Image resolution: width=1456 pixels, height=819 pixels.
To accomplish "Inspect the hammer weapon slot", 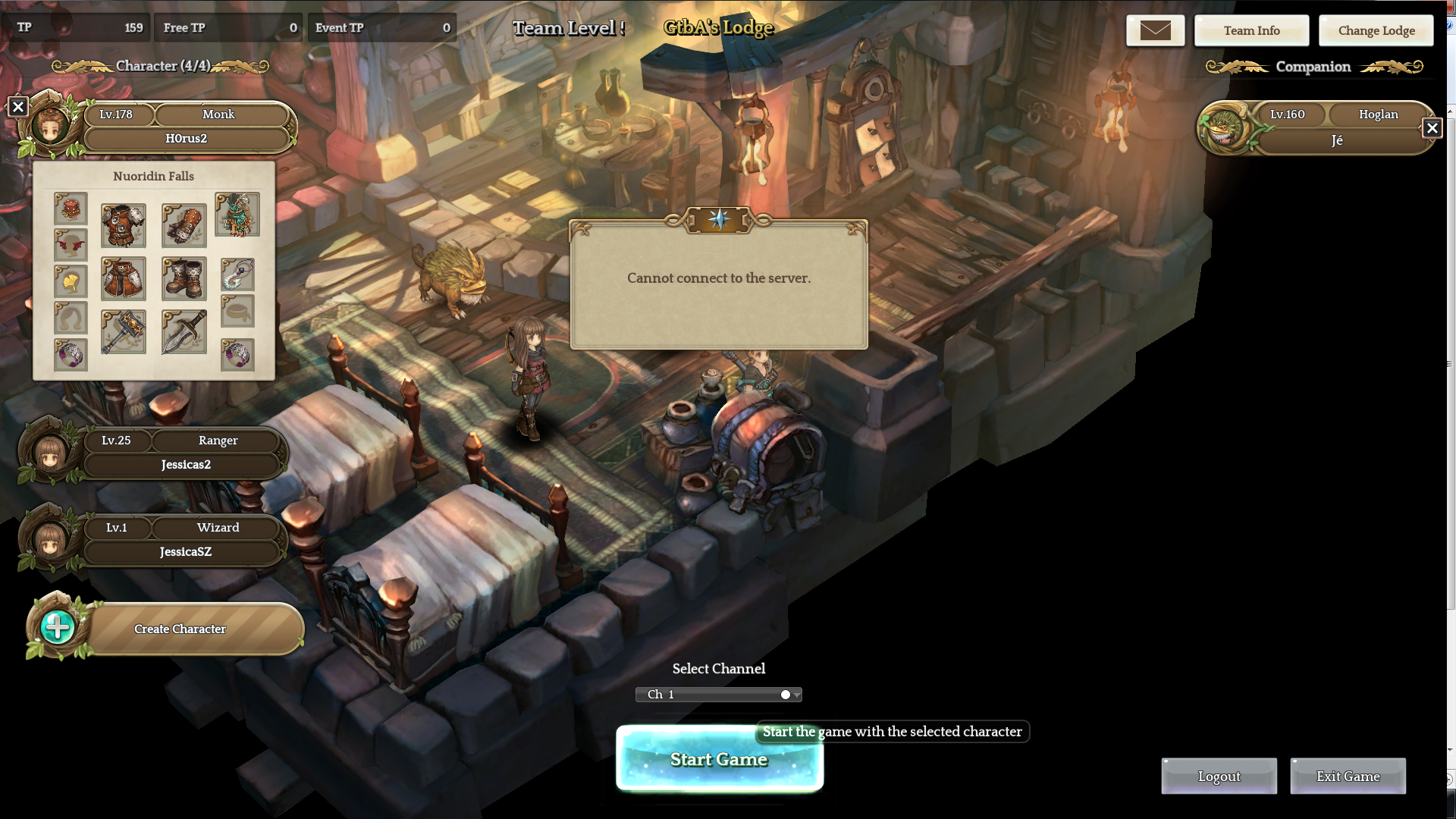I will click(124, 331).
